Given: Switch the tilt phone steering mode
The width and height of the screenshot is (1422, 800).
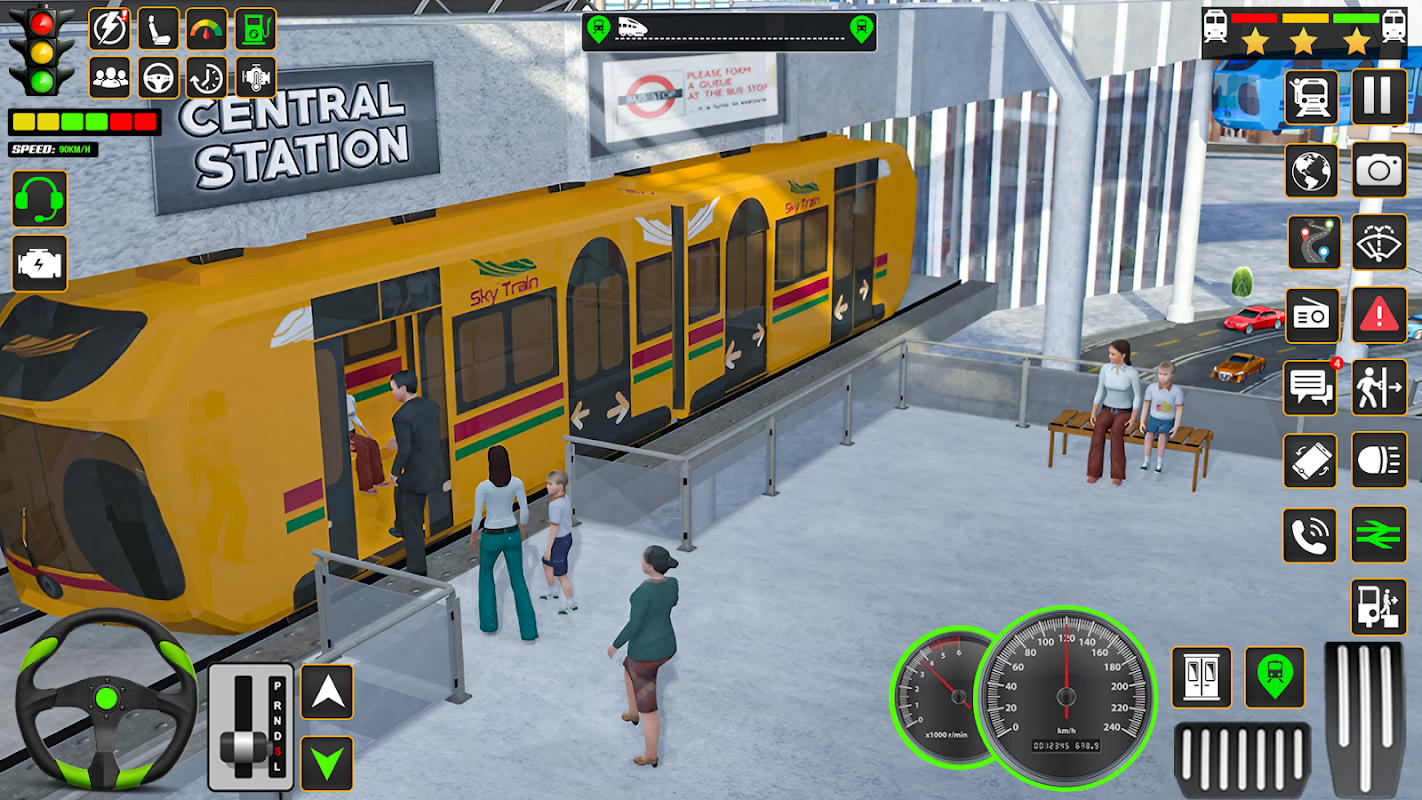Looking at the screenshot, I should coord(1310,460).
